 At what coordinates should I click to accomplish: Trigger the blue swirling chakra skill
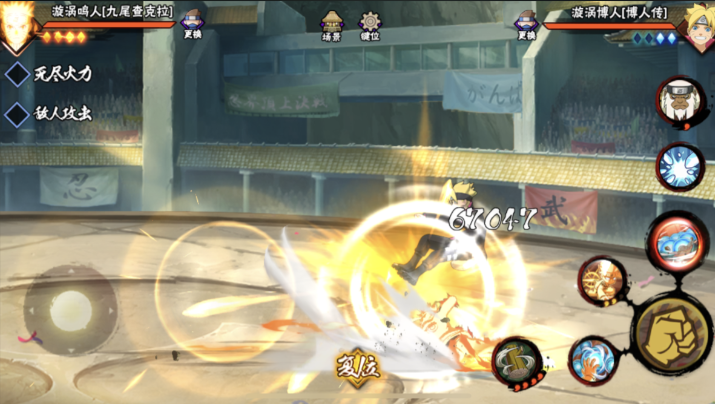coord(592,359)
